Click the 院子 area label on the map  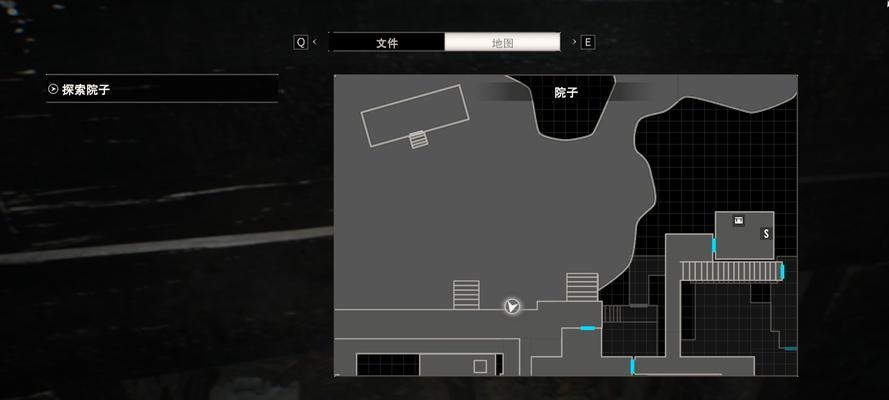pyautogui.click(x=566, y=92)
